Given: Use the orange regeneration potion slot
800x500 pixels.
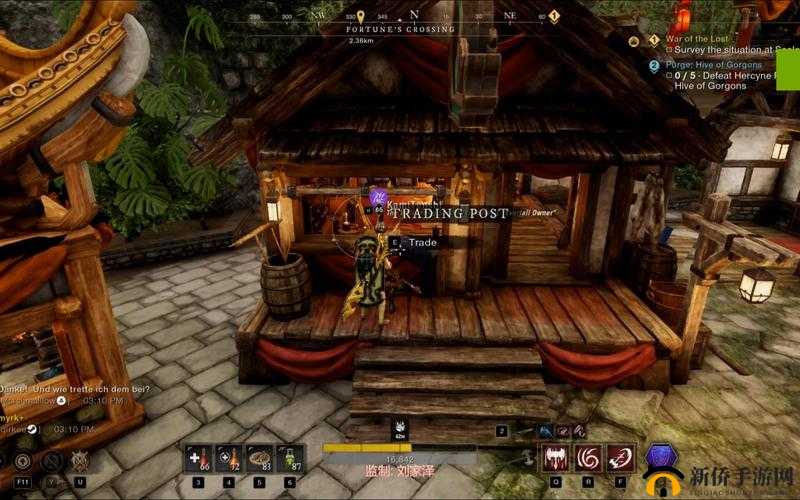Looking at the screenshot, I should click(x=228, y=459).
